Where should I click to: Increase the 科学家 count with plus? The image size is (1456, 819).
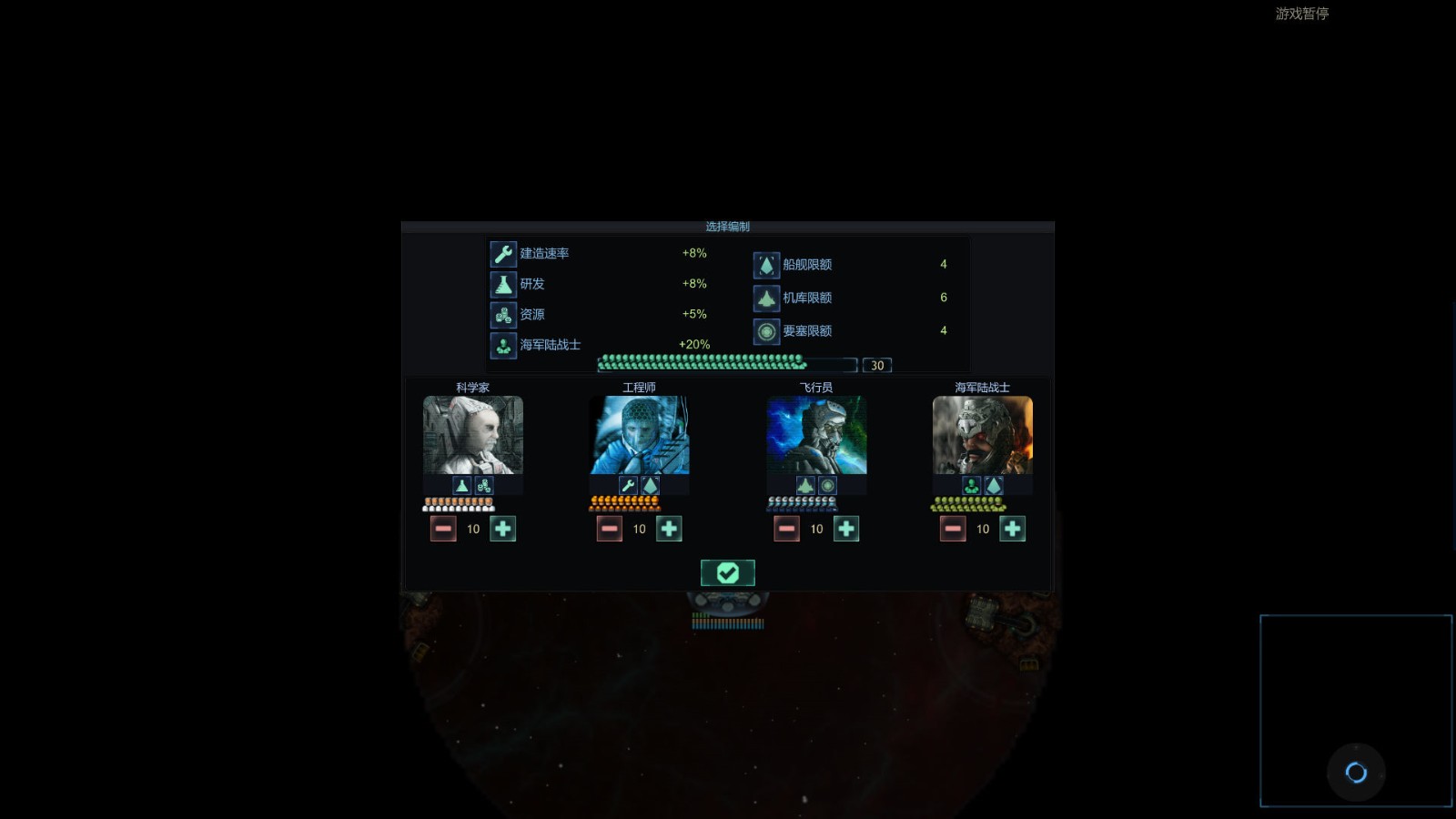(x=502, y=529)
